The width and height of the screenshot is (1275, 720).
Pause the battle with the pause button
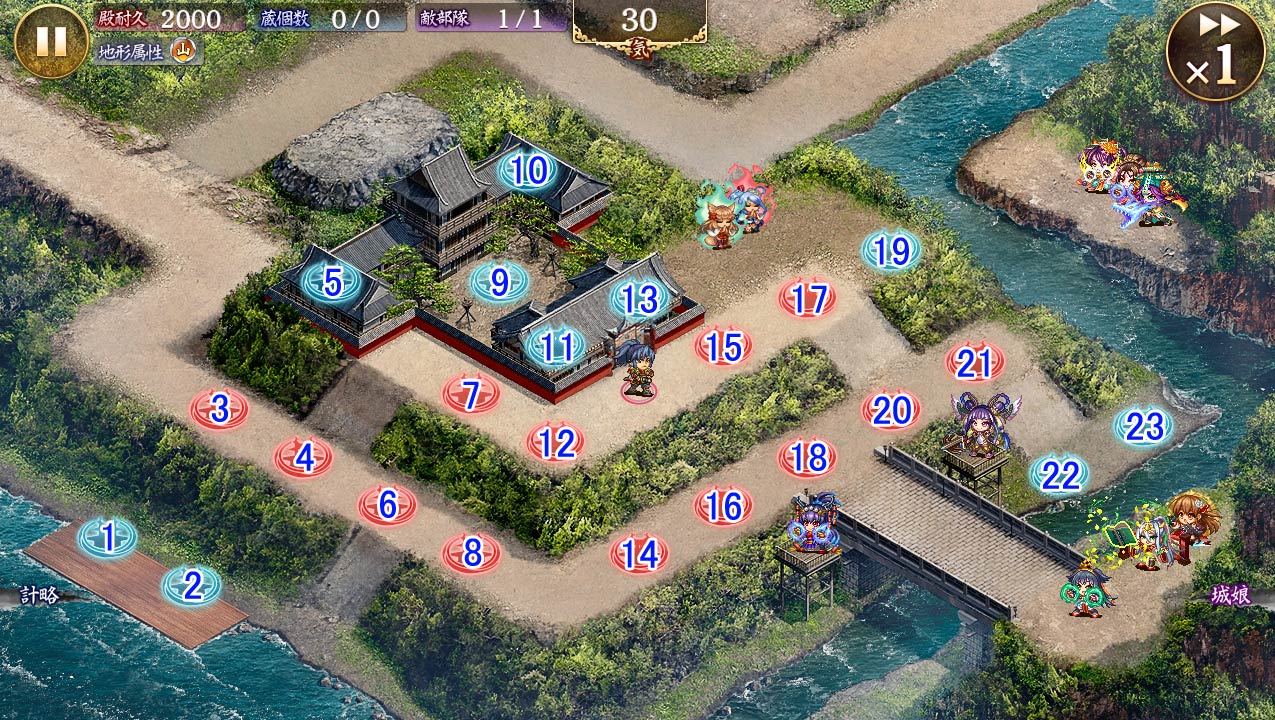pyautogui.click(x=51, y=41)
